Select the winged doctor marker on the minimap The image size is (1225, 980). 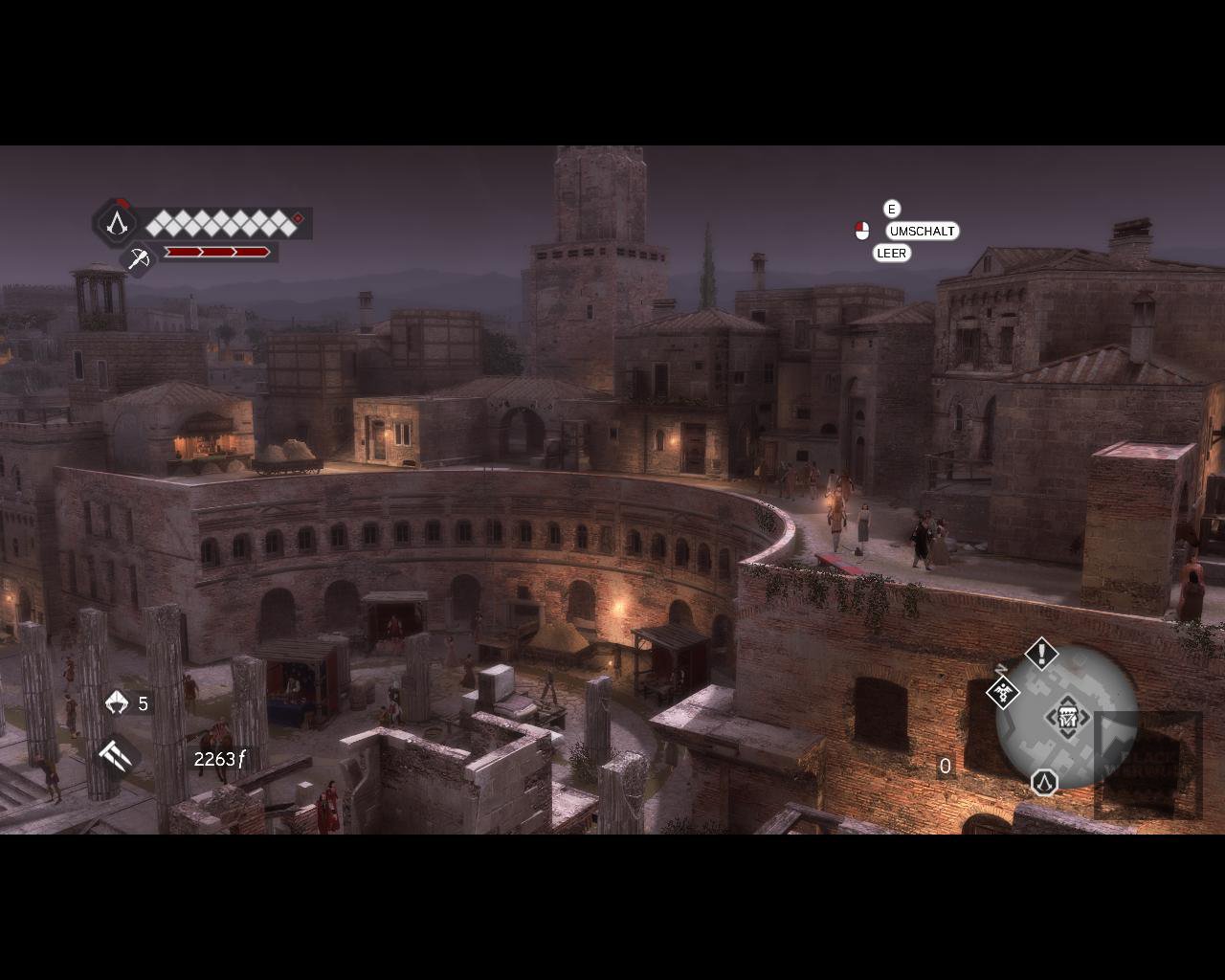pos(1002,691)
